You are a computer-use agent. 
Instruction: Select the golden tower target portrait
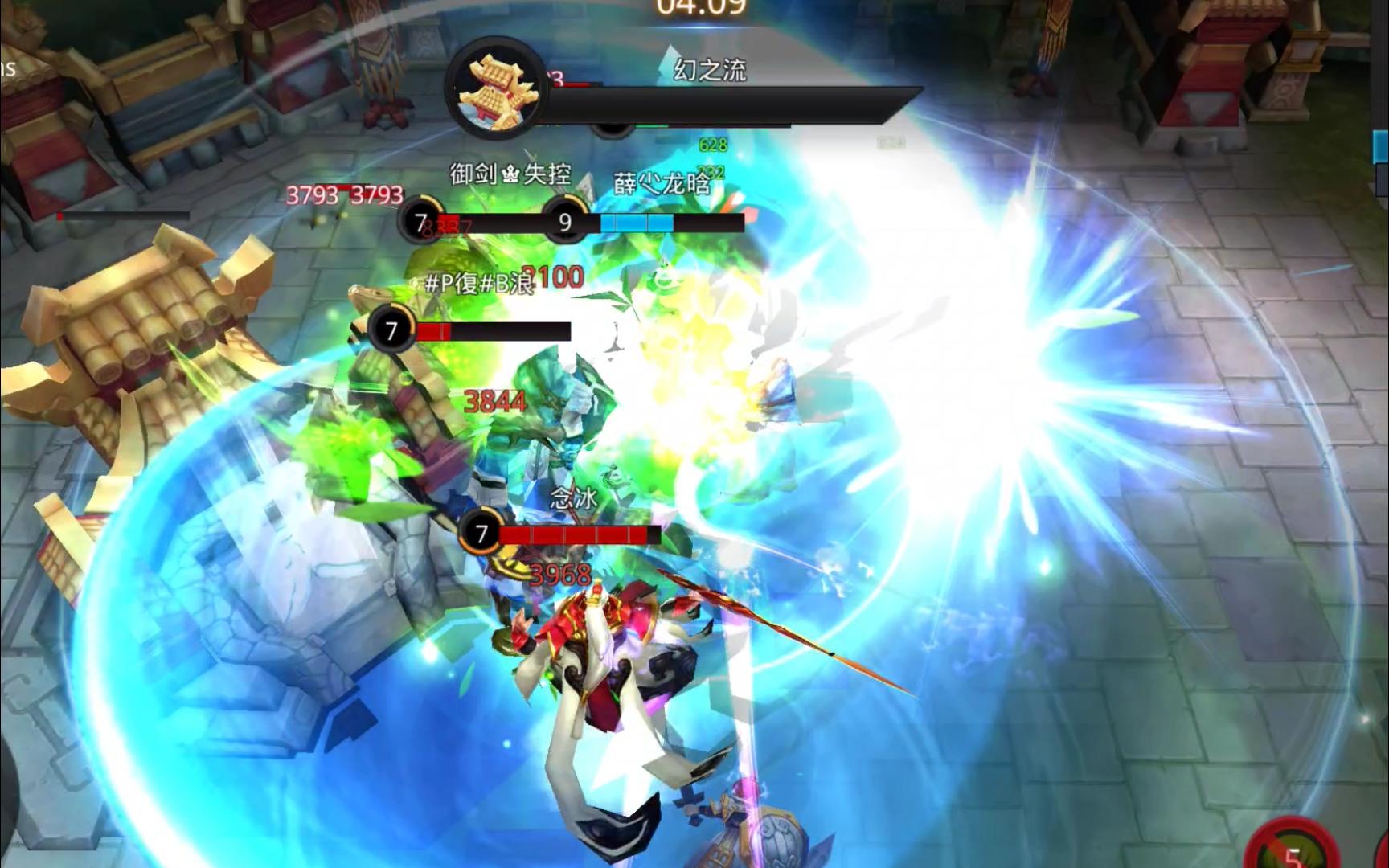(496, 89)
